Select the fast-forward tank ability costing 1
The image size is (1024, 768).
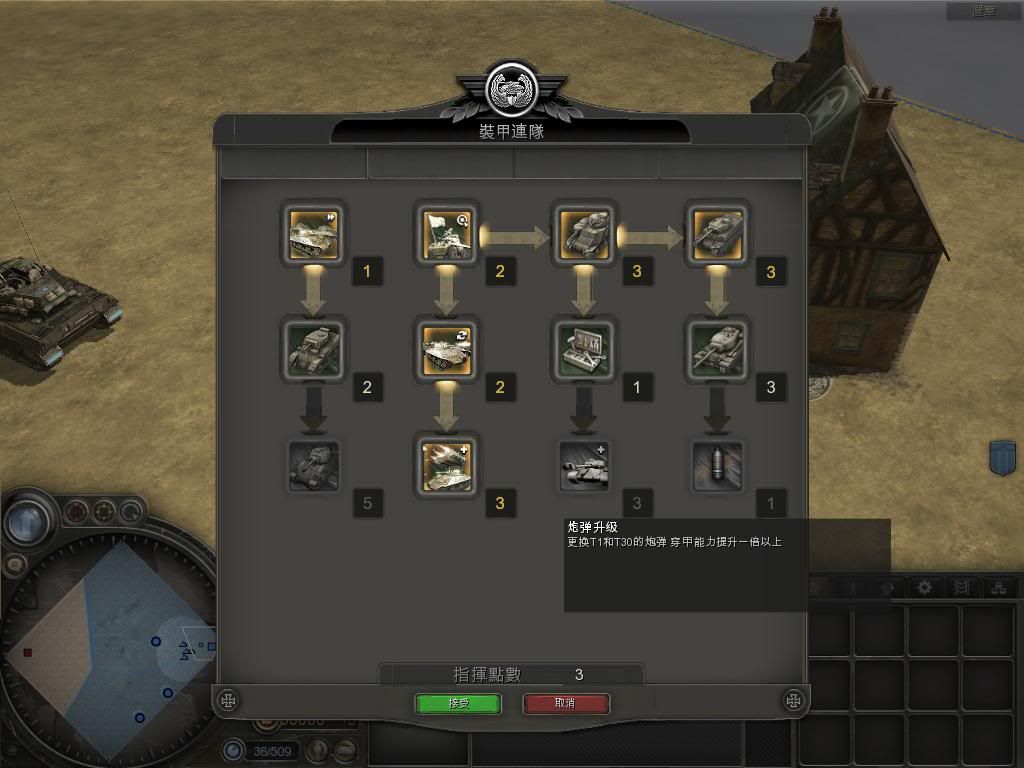[x=314, y=233]
